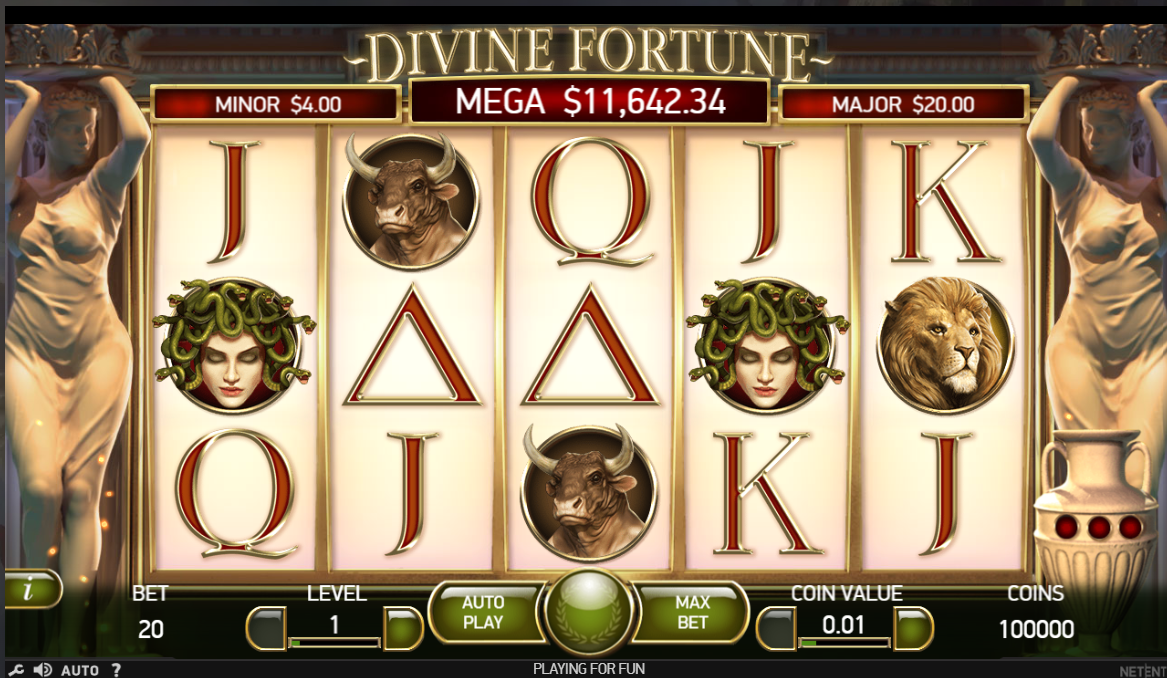The width and height of the screenshot is (1167, 678).
Task: Open the Auto Play options
Action: [482, 612]
